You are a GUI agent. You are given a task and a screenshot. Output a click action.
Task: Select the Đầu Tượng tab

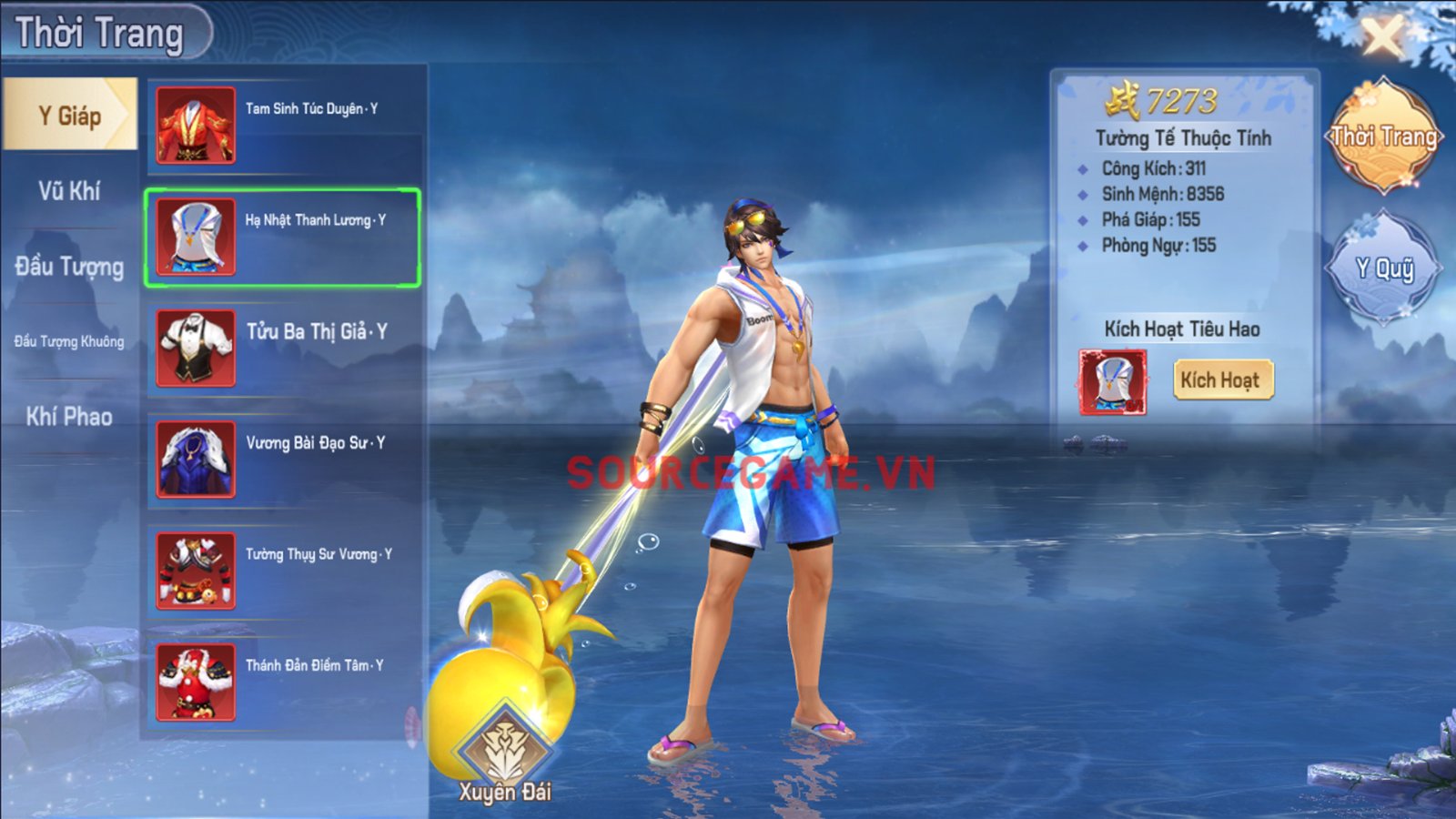70,267
